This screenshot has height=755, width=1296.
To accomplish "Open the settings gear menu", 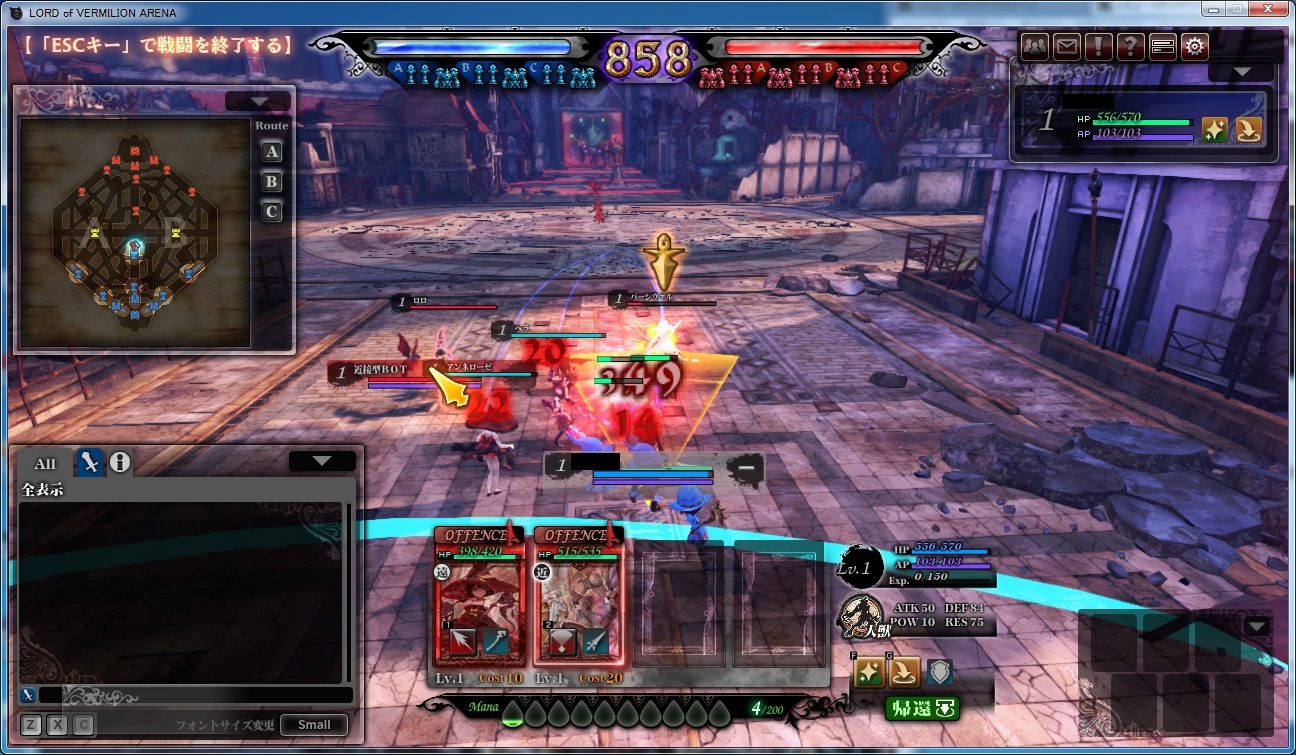I will (1194, 46).
